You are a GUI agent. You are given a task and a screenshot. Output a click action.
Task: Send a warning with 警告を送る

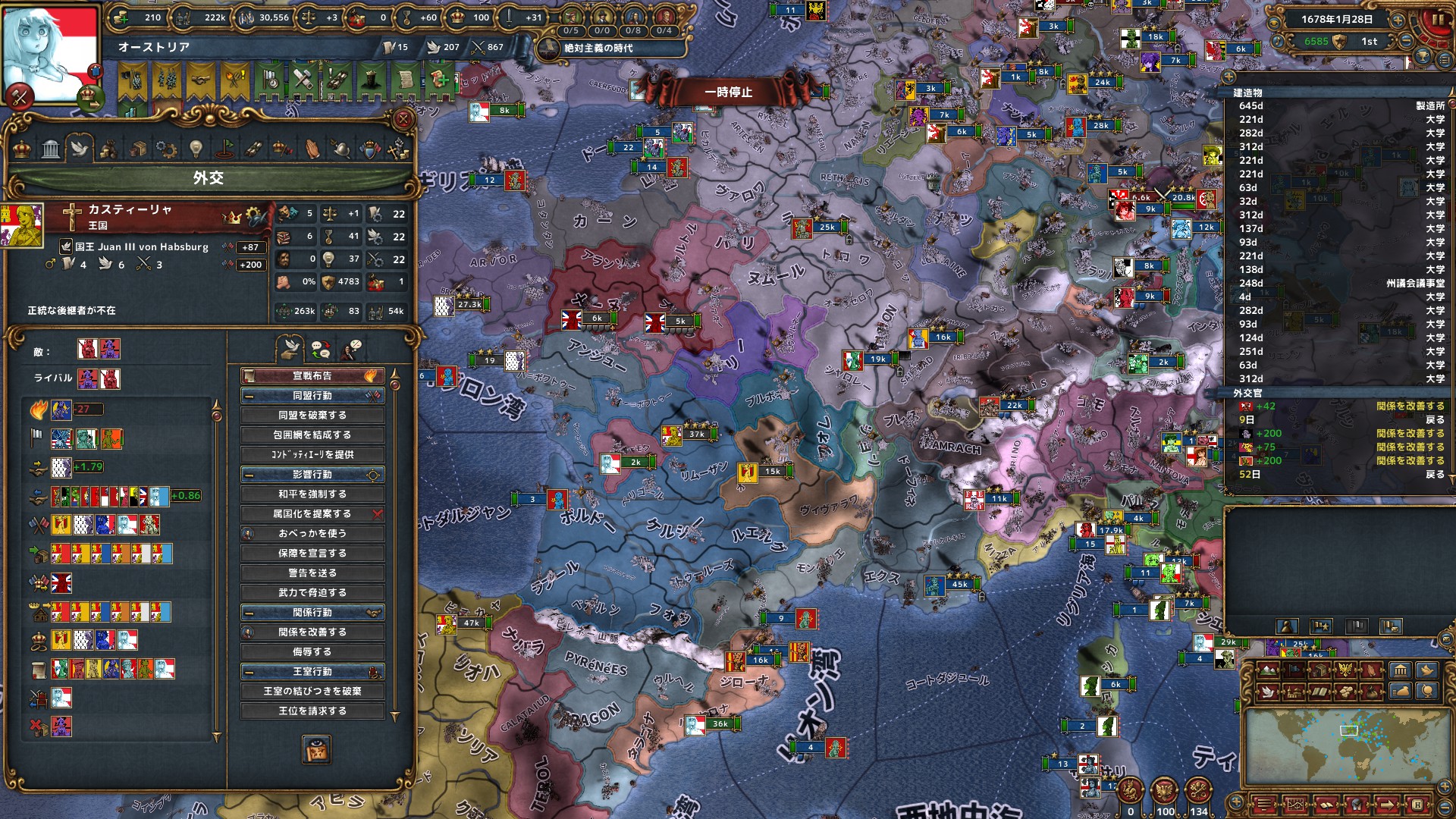tap(312, 573)
